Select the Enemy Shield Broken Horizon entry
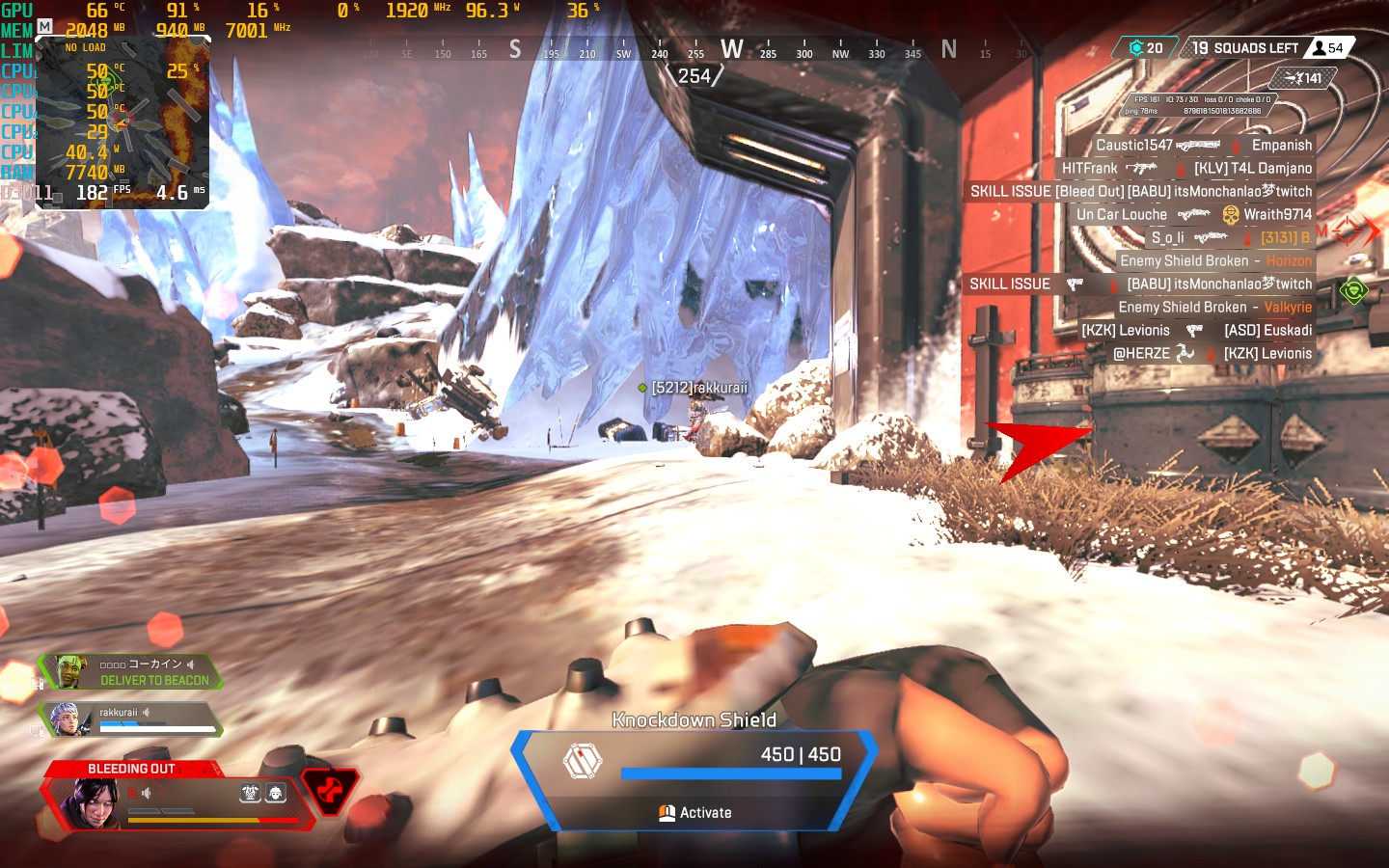The image size is (1389, 868). (1215, 261)
